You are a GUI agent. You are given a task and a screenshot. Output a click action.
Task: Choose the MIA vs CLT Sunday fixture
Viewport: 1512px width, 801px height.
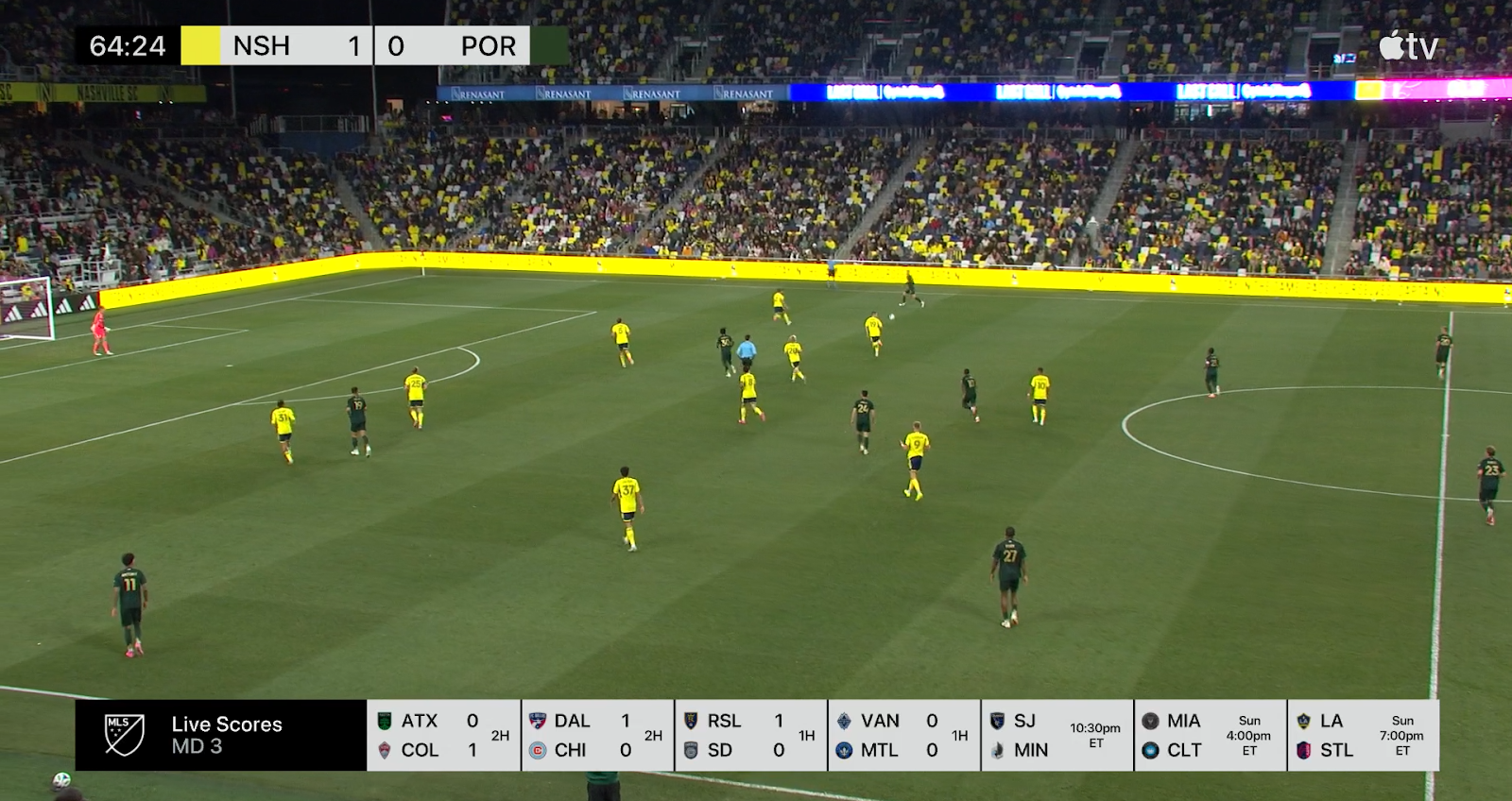(x=1211, y=735)
